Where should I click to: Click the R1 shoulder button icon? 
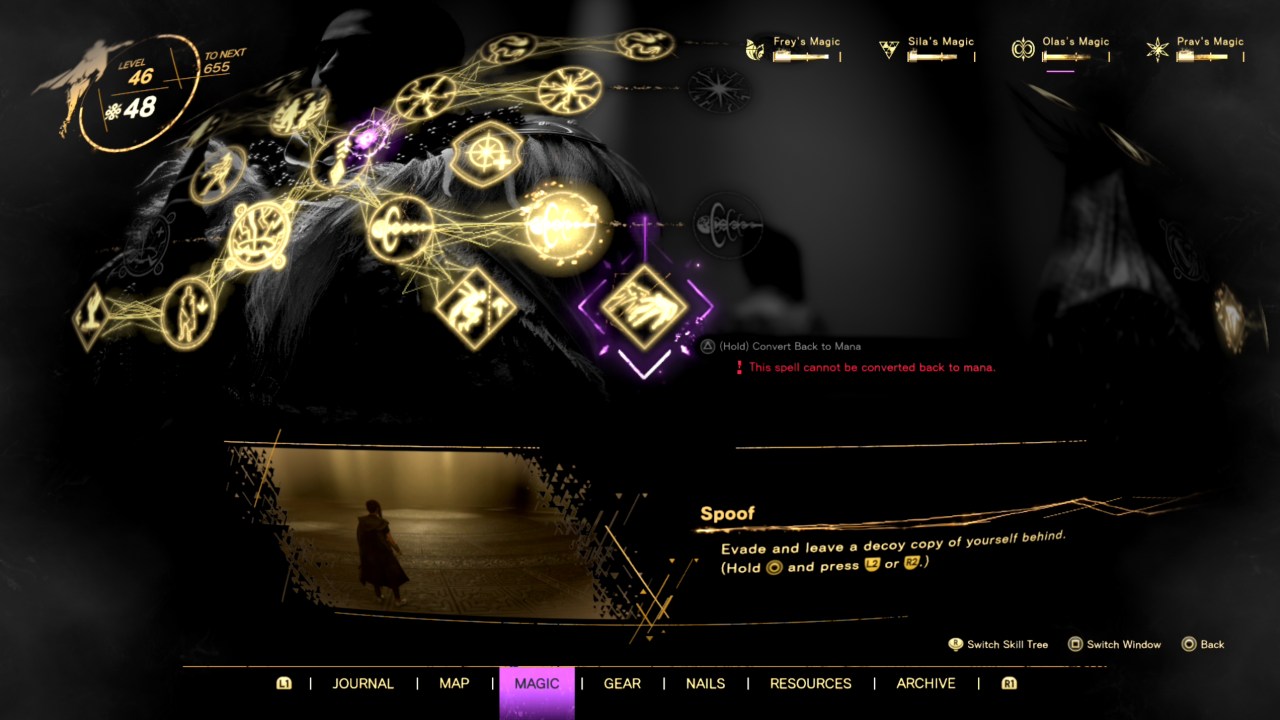pos(1008,683)
